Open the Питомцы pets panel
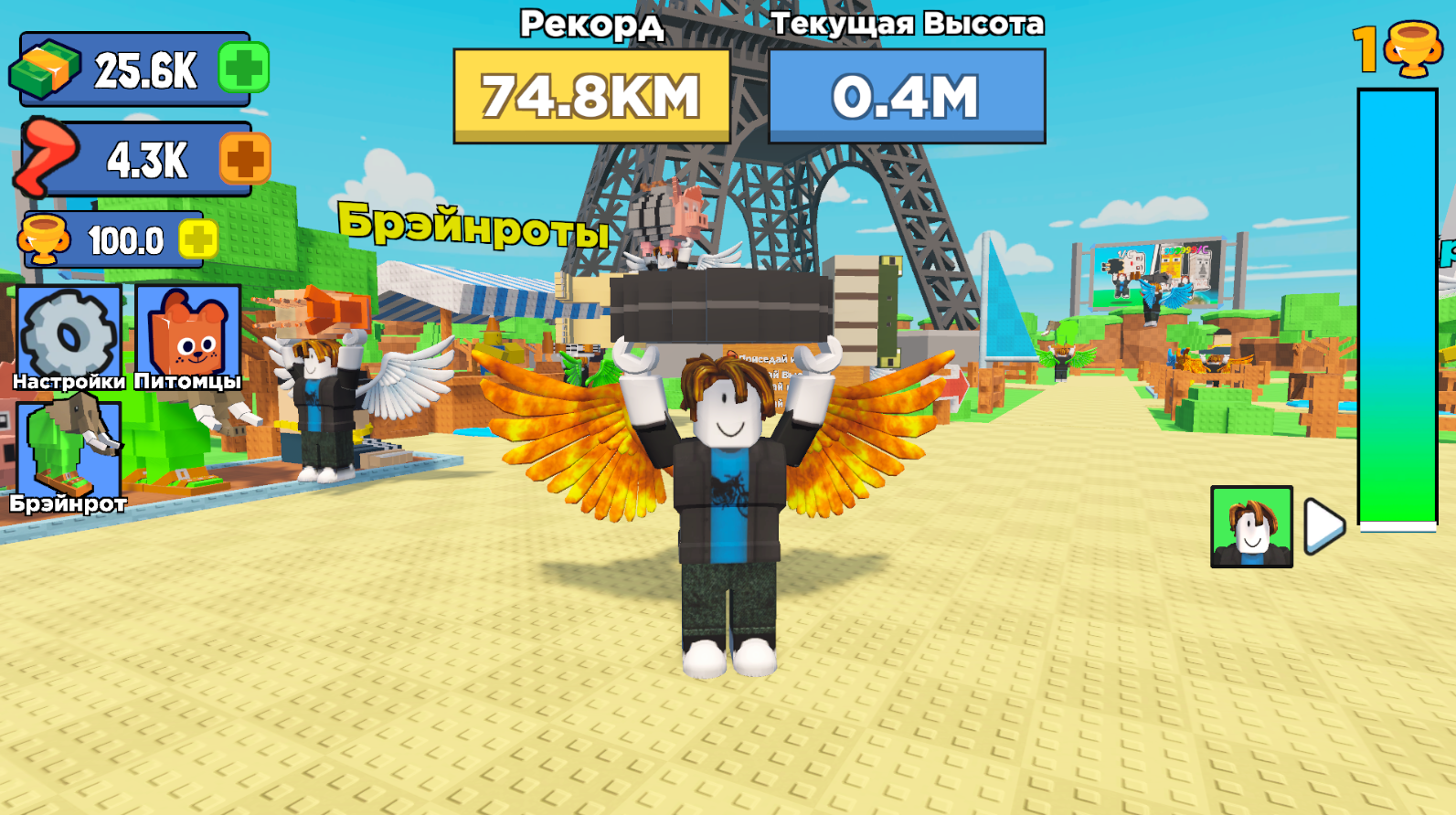This screenshot has height=815, width=1456. (186, 338)
